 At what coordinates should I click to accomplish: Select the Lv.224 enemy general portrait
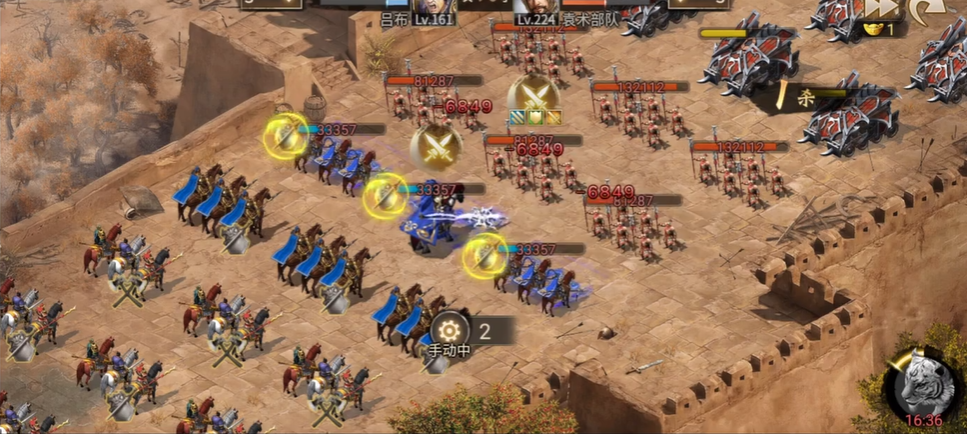tap(536, 6)
